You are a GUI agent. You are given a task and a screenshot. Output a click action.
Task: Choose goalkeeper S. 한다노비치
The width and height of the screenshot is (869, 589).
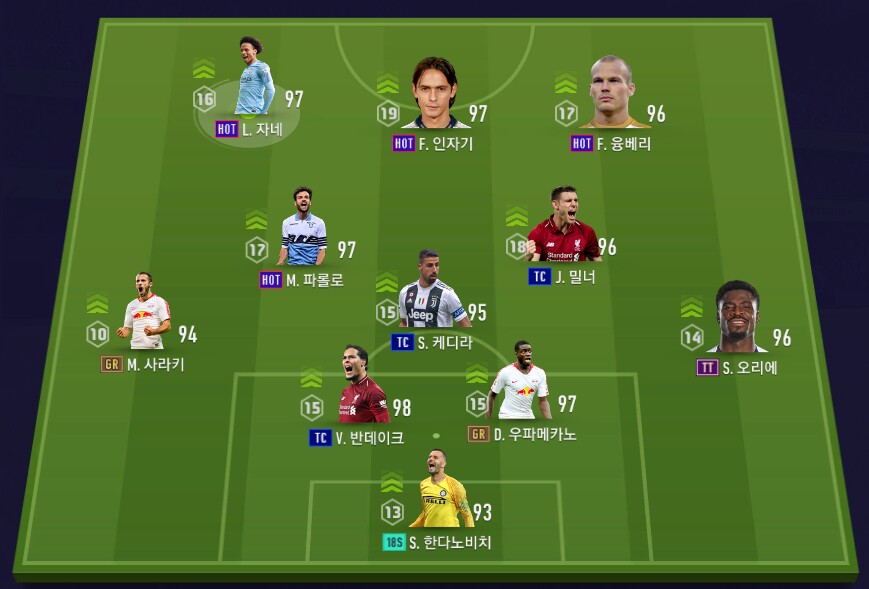[440, 493]
